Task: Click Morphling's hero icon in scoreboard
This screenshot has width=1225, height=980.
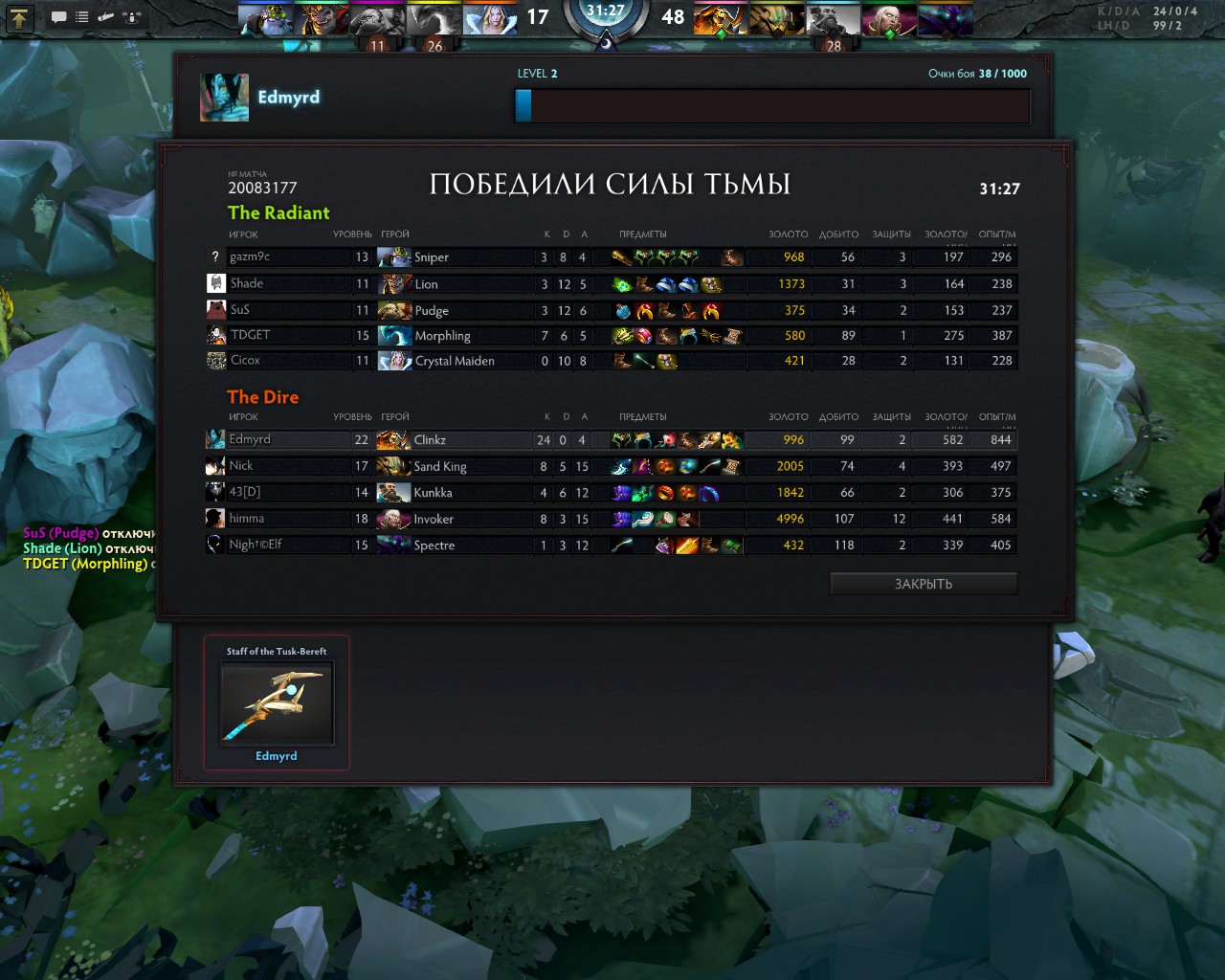Action: 395,335
